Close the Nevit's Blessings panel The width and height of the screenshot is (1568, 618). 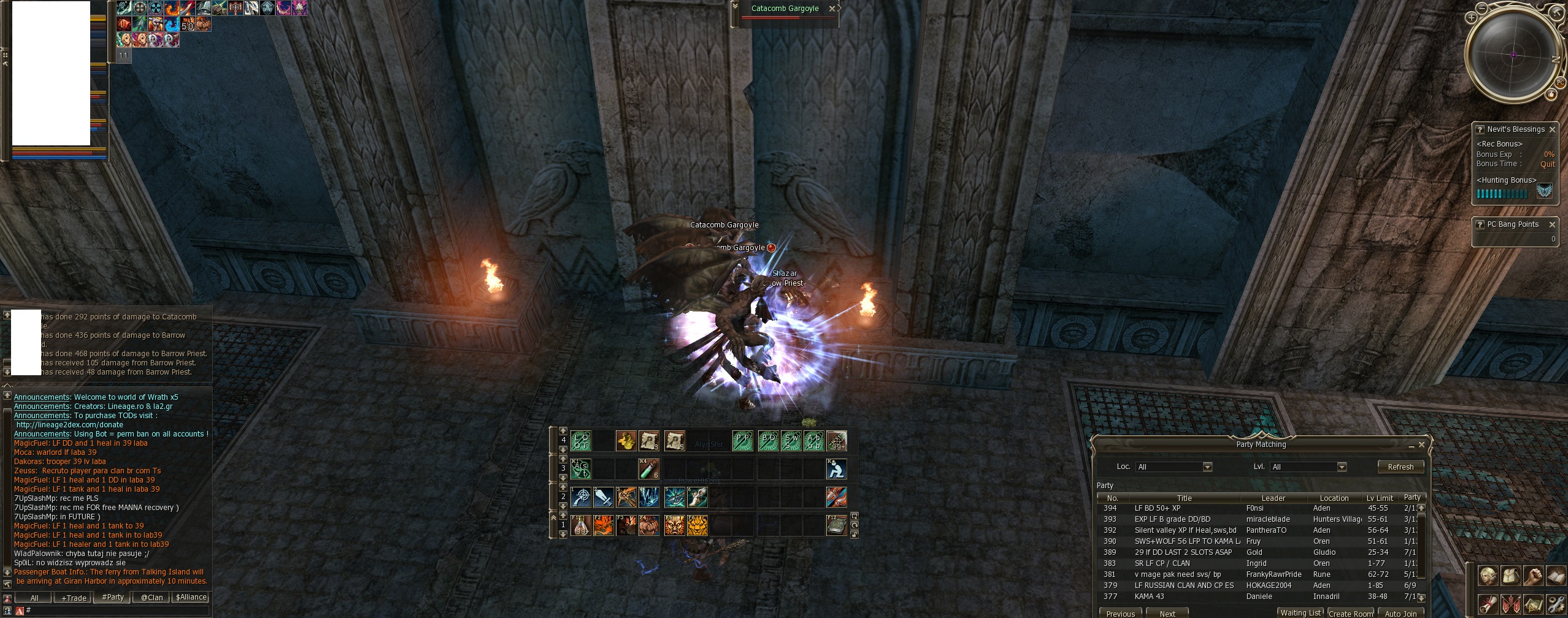coord(1552,129)
